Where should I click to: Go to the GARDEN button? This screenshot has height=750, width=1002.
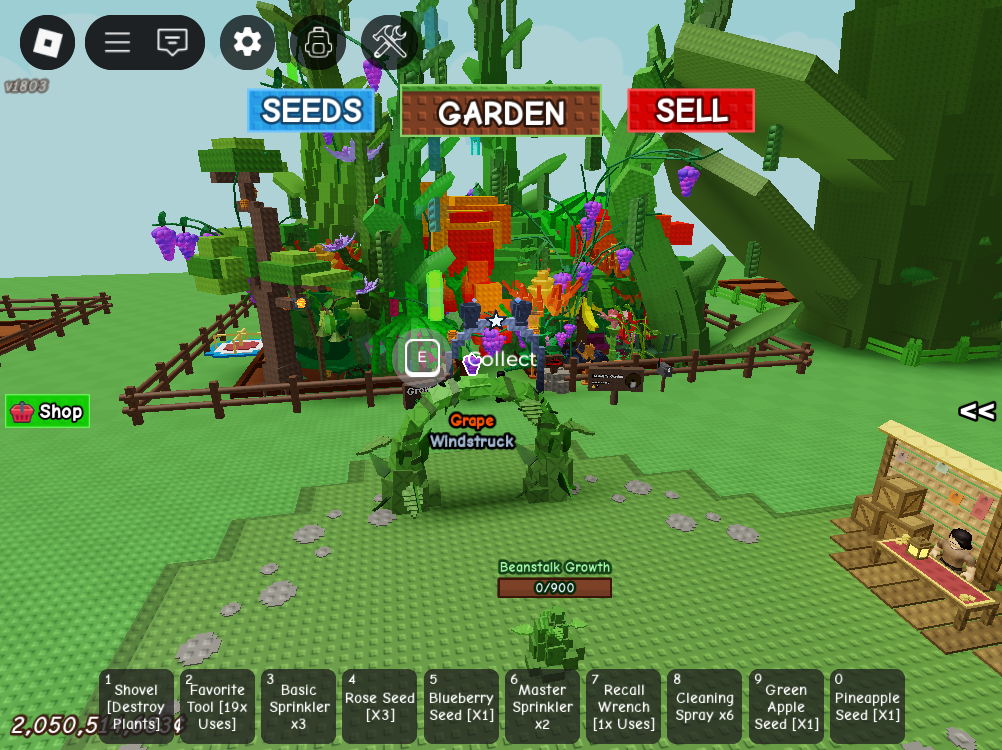click(x=501, y=111)
